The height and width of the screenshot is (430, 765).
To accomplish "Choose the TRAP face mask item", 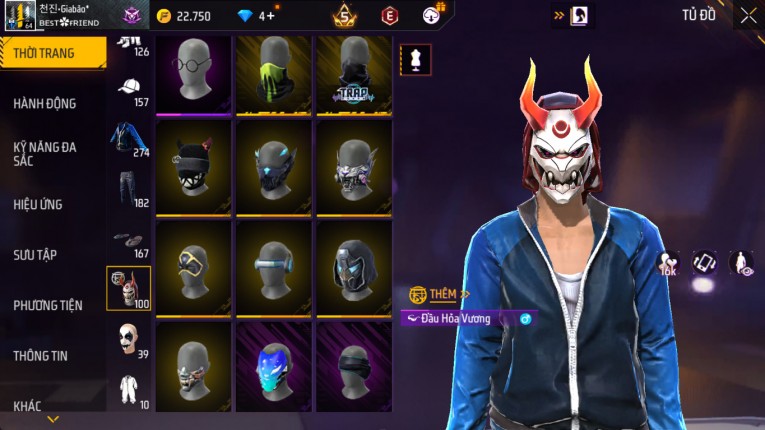I will point(352,75).
